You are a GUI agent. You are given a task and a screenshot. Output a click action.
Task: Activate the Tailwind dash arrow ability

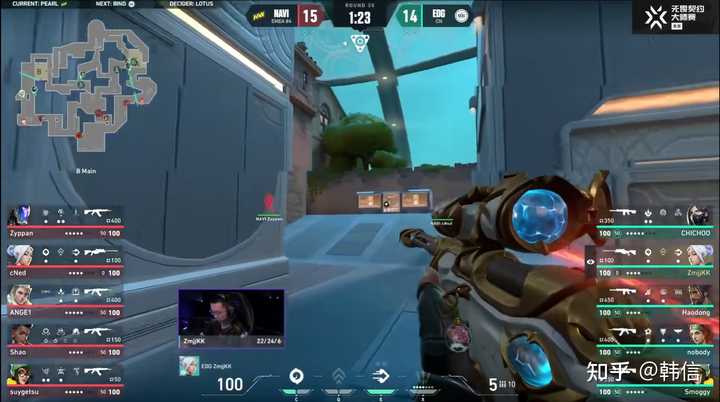pyautogui.click(x=381, y=376)
